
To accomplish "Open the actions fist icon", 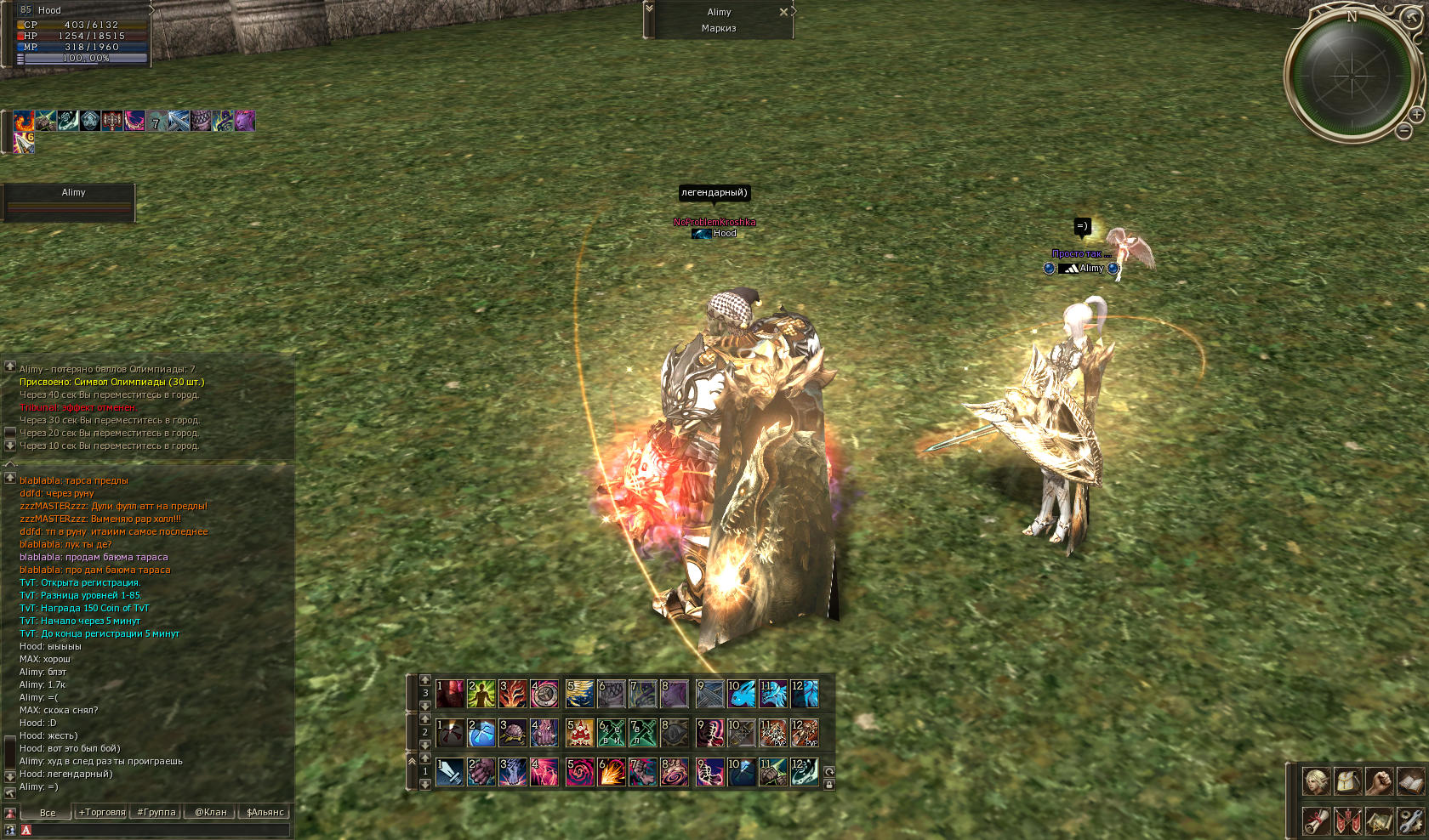I will tap(1379, 780).
